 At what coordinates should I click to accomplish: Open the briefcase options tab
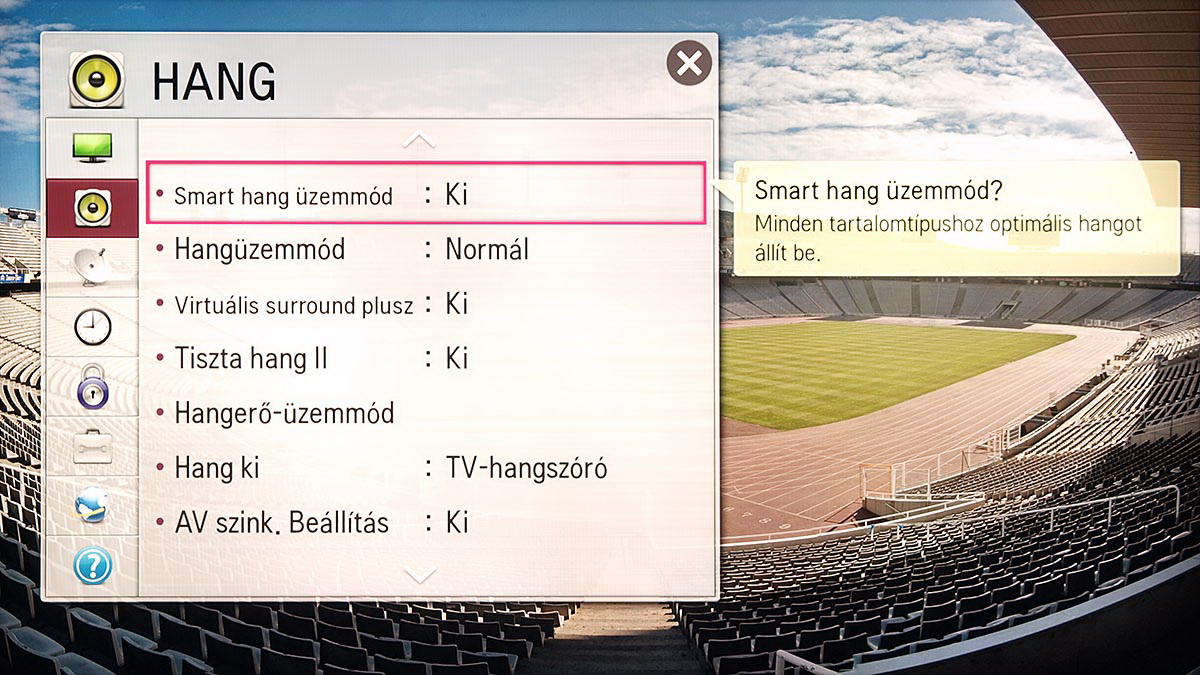92,447
